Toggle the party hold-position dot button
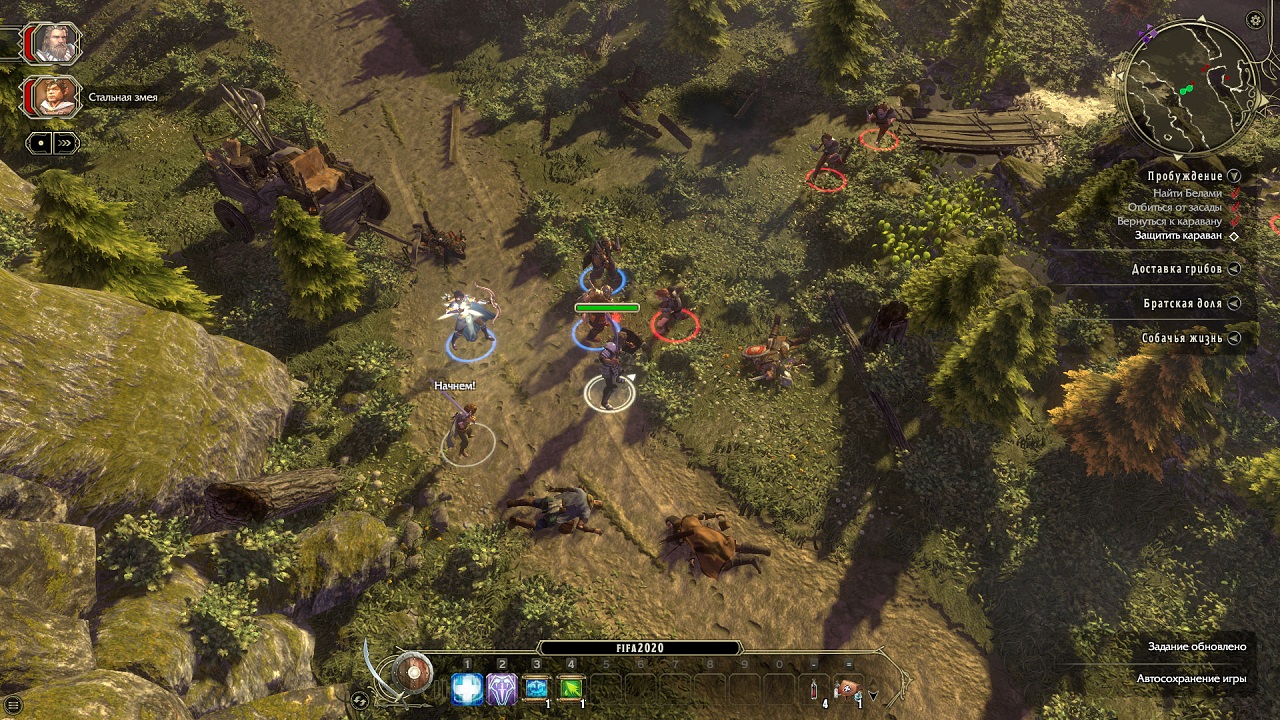Viewport: 1280px width, 720px height. click(x=40, y=143)
